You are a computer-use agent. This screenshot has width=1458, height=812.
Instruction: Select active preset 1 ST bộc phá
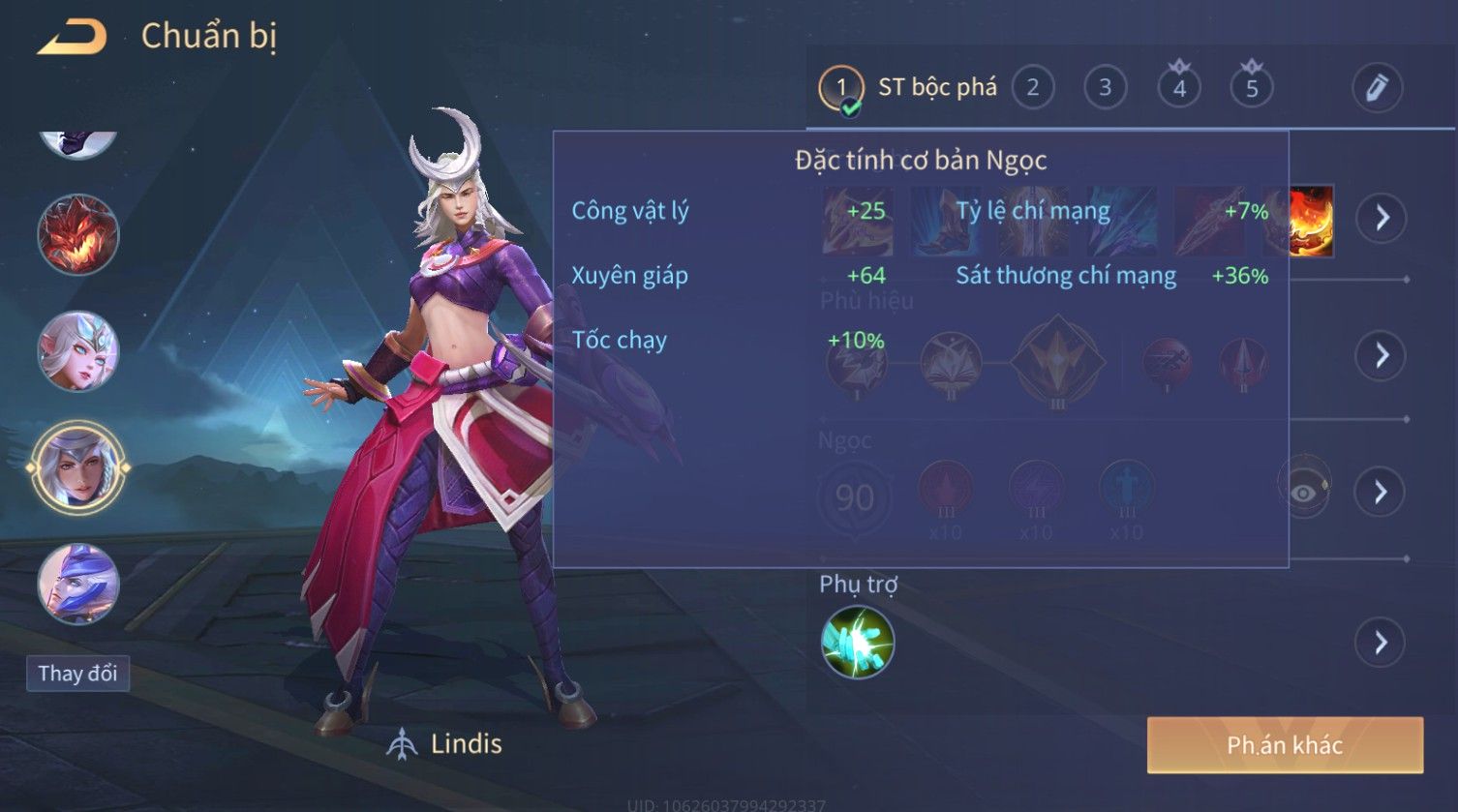tap(908, 88)
